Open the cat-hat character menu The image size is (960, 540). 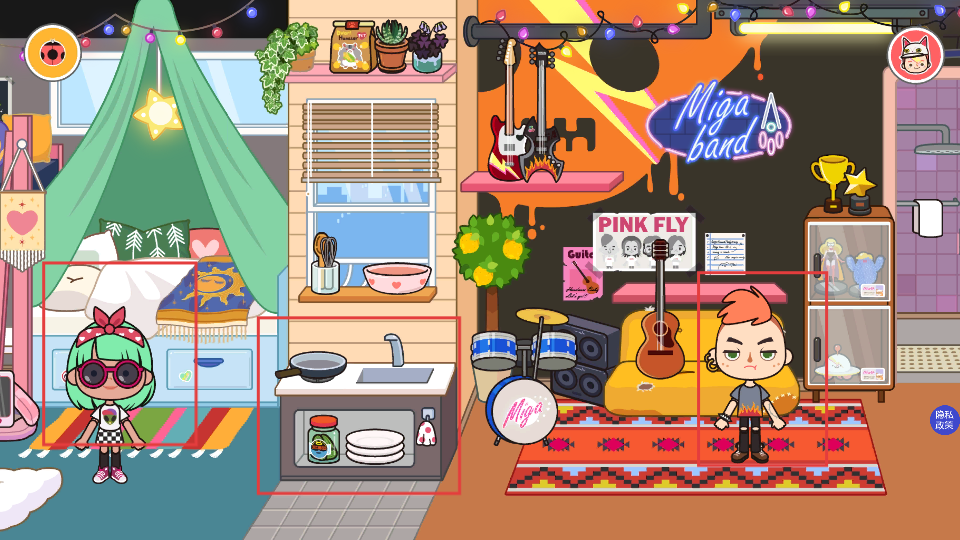pyautogui.click(x=915, y=55)
